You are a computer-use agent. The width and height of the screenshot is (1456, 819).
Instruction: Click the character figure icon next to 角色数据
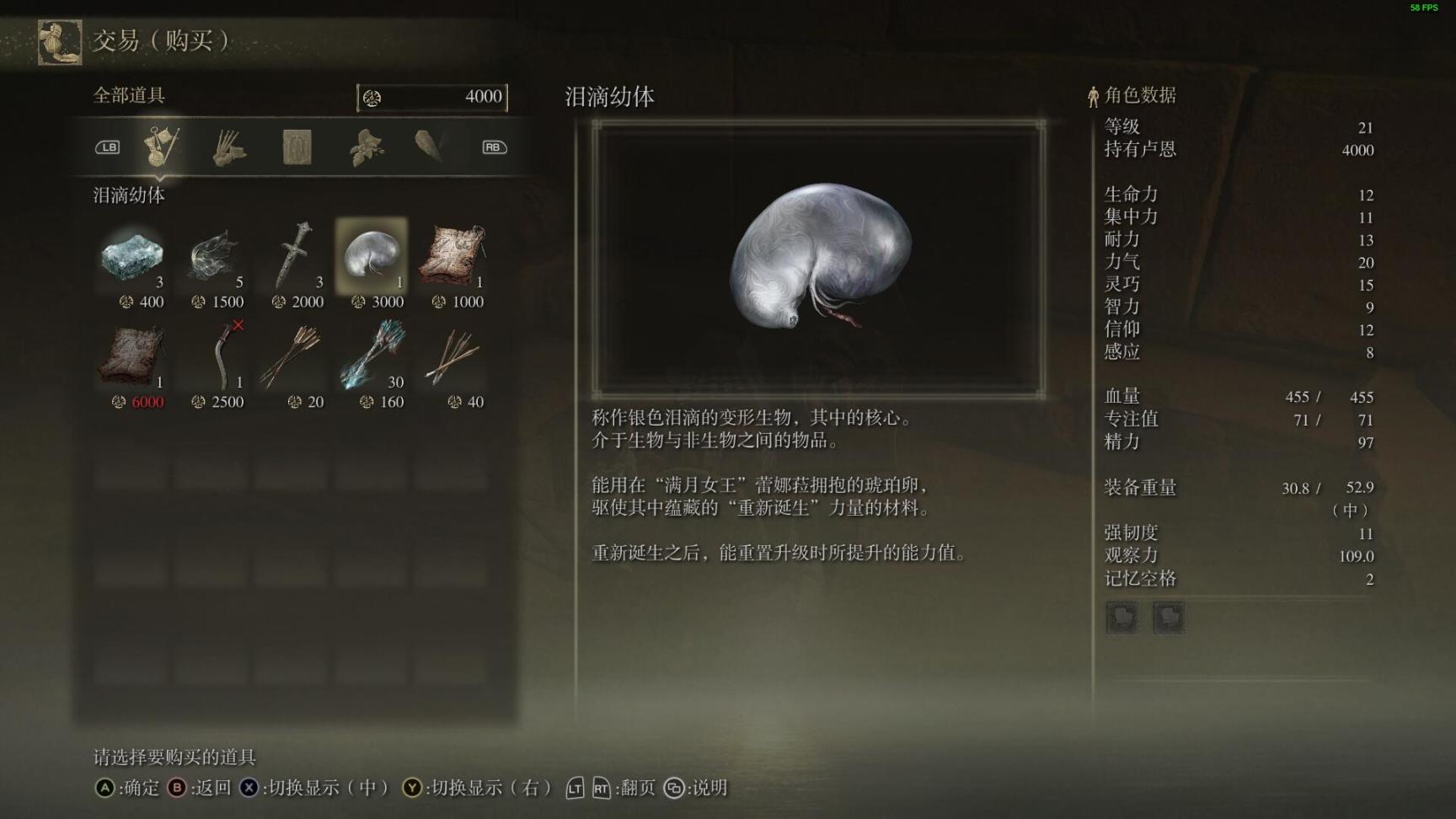click(x=1093, y=95)
